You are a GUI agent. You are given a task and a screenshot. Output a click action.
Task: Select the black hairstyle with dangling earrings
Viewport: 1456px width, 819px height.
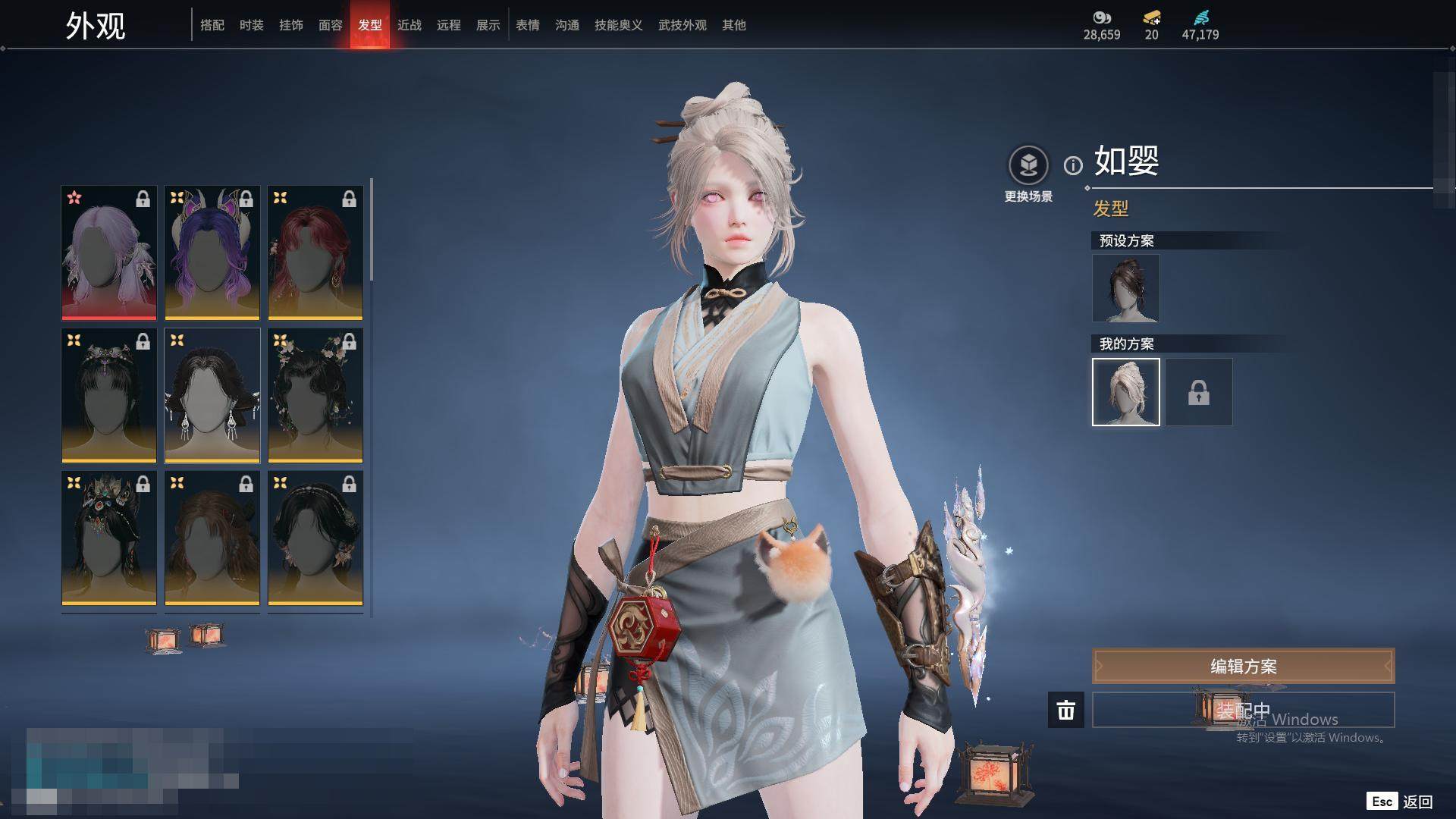[x=212, y=395]
